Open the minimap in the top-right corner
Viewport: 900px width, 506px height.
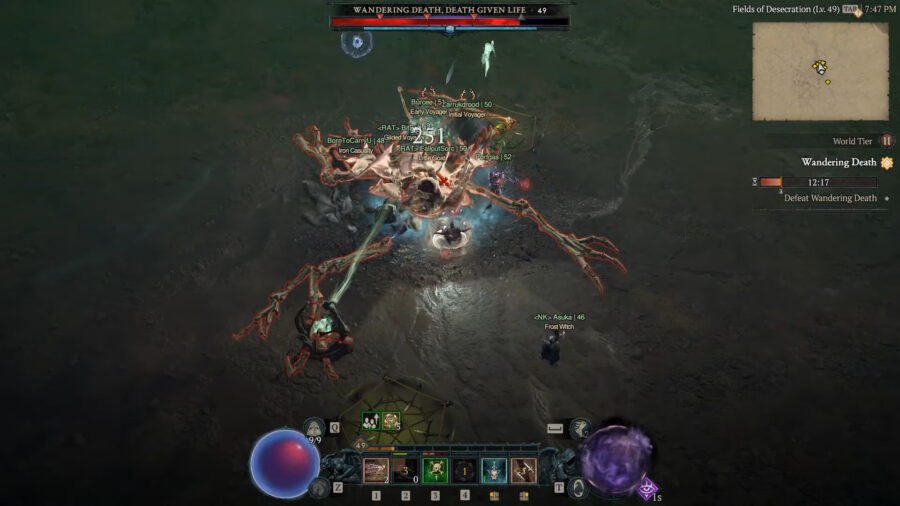[820, 70]
